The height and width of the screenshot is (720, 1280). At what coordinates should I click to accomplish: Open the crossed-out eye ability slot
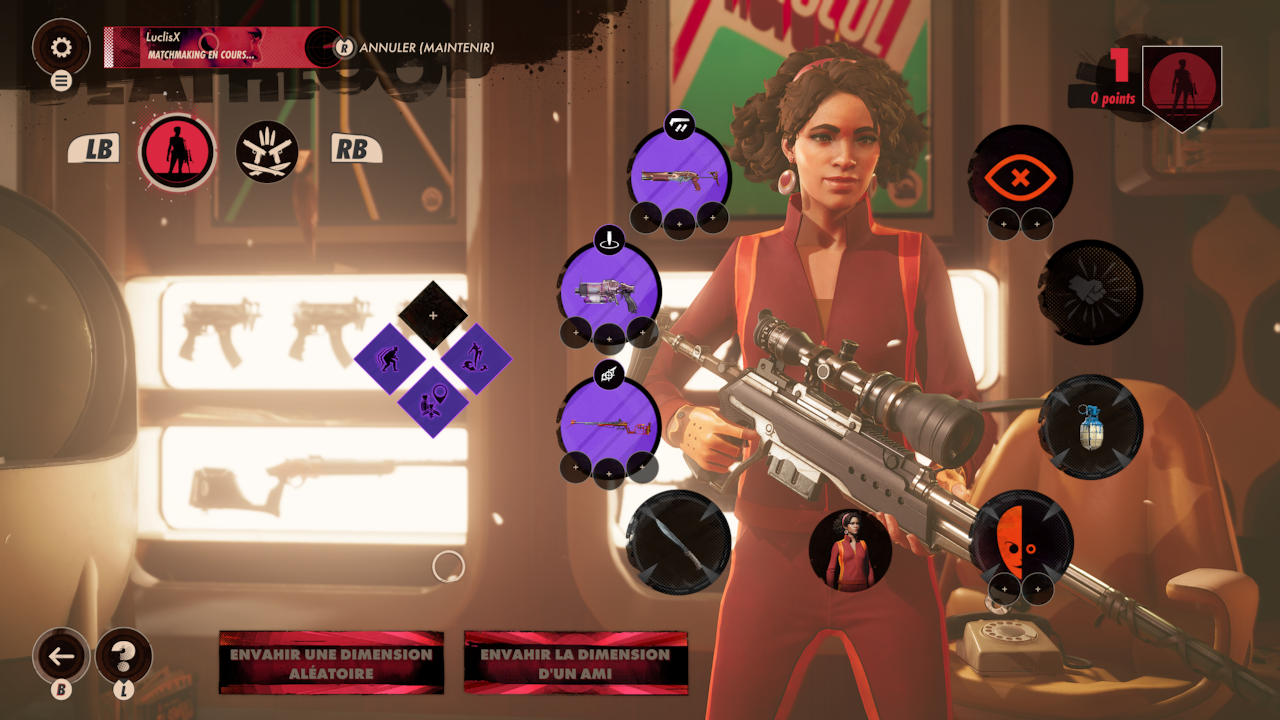point(1020,177)
